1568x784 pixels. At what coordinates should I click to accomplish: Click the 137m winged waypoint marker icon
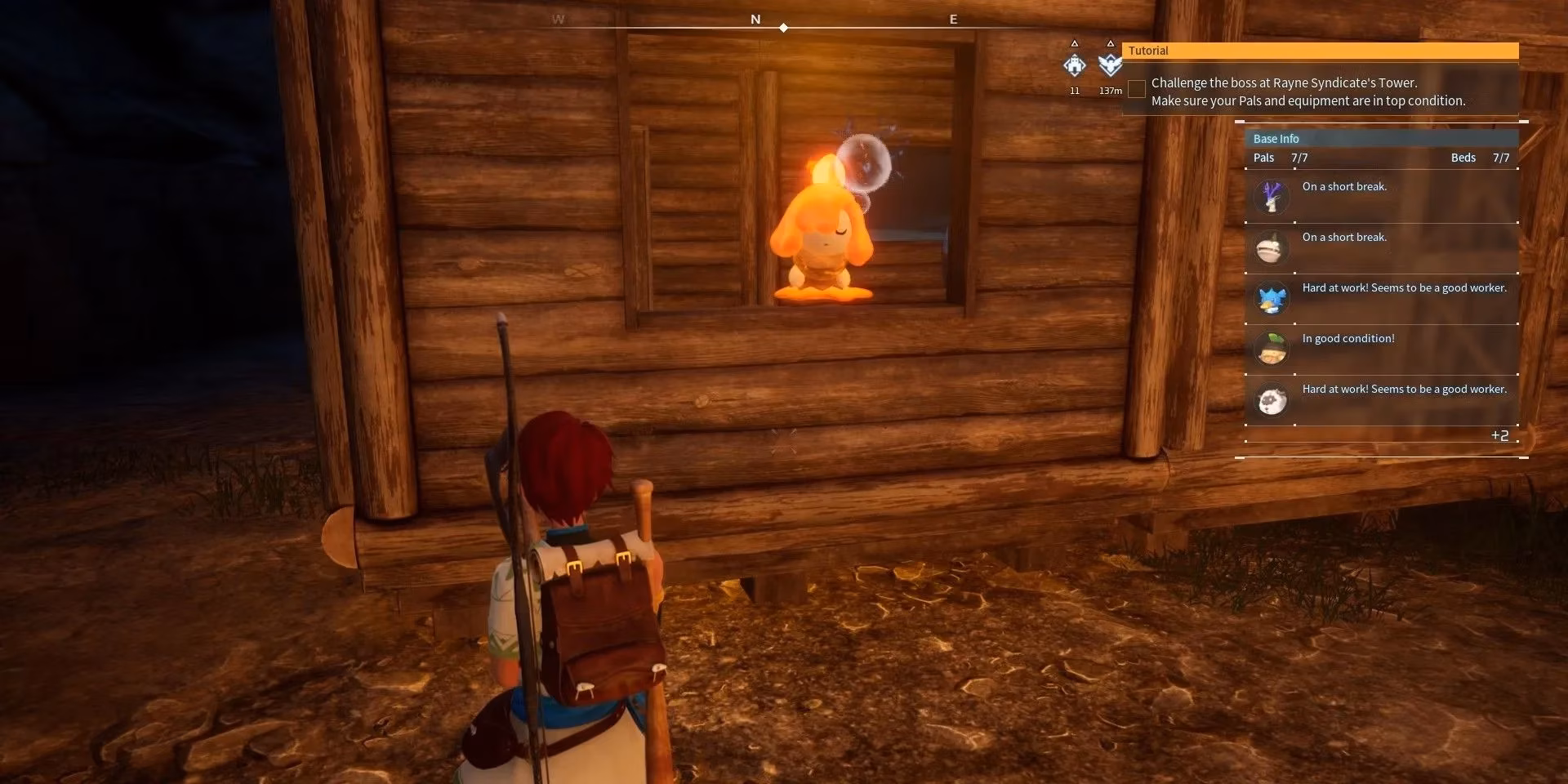pos(1110,65)
